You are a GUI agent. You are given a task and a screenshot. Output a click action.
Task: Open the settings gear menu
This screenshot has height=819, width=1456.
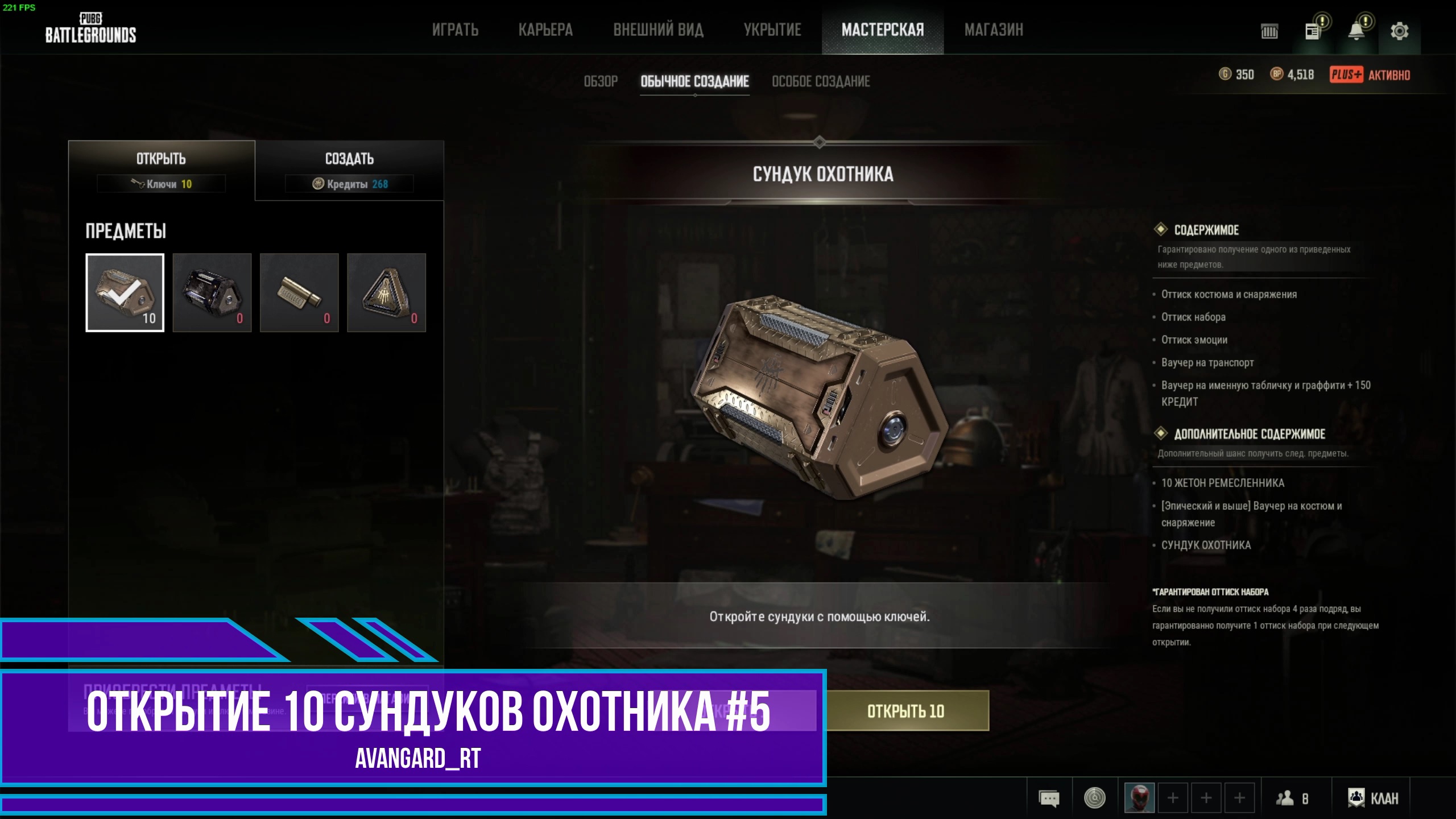1400,31
